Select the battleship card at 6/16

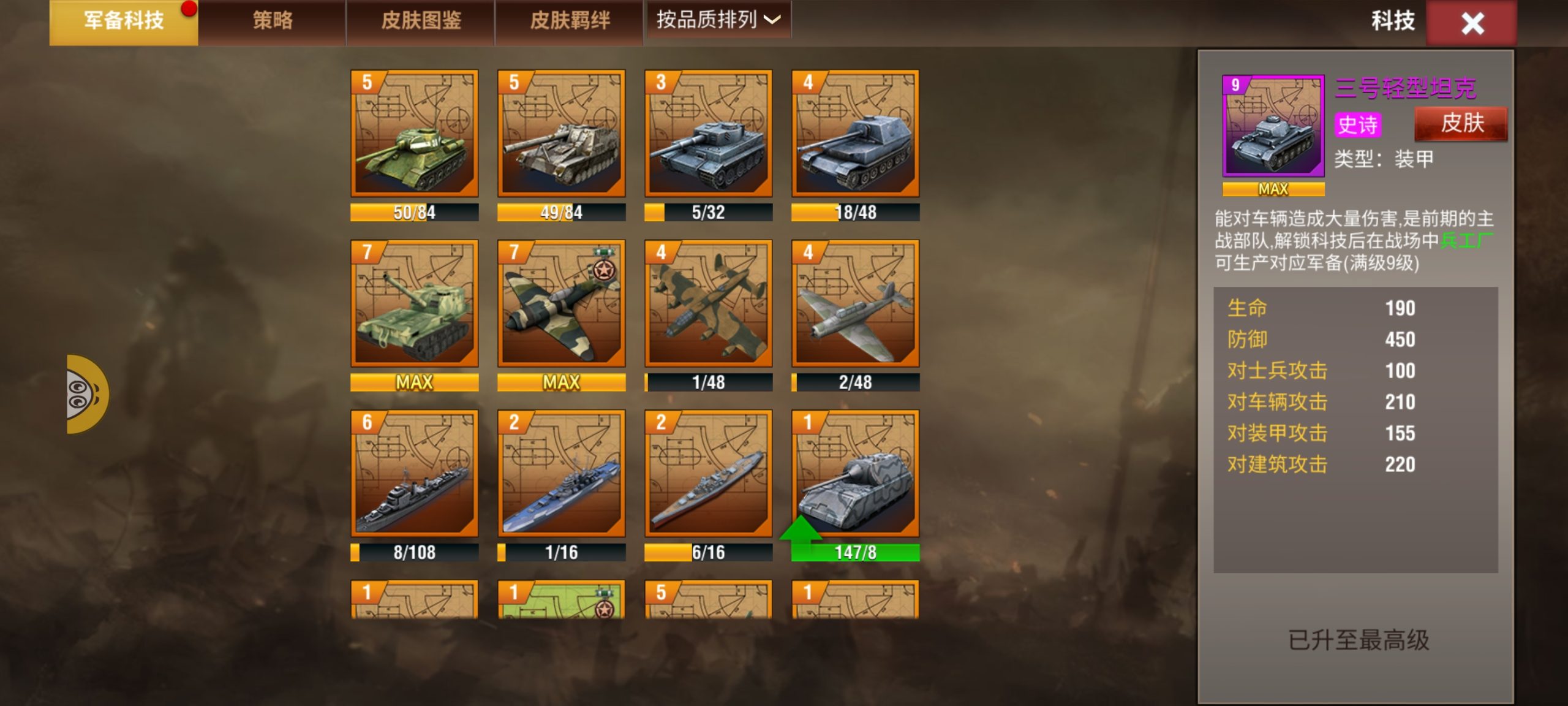click(x=709, y=474)
